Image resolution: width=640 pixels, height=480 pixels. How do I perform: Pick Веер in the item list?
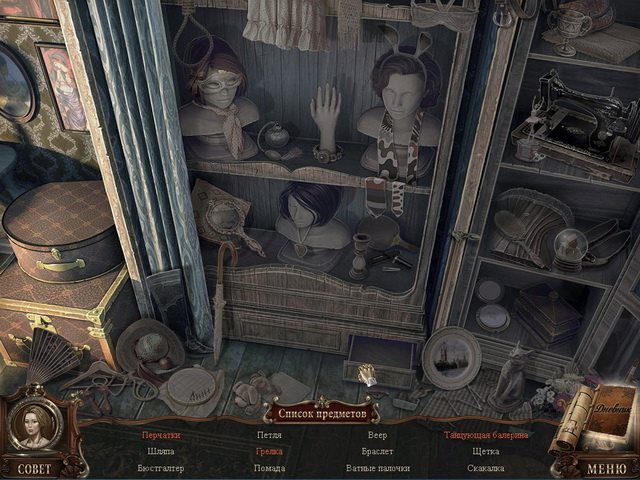click(377, 436)
